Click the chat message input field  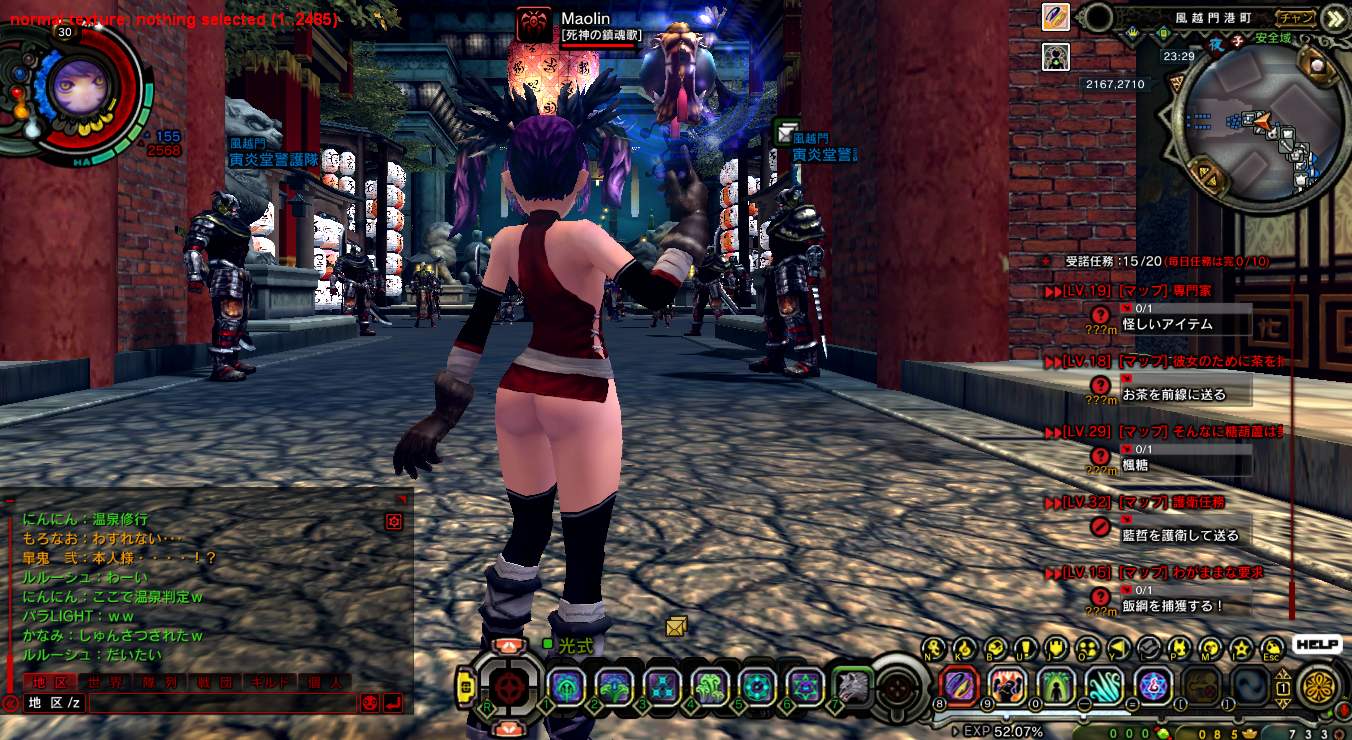point(220,703)
